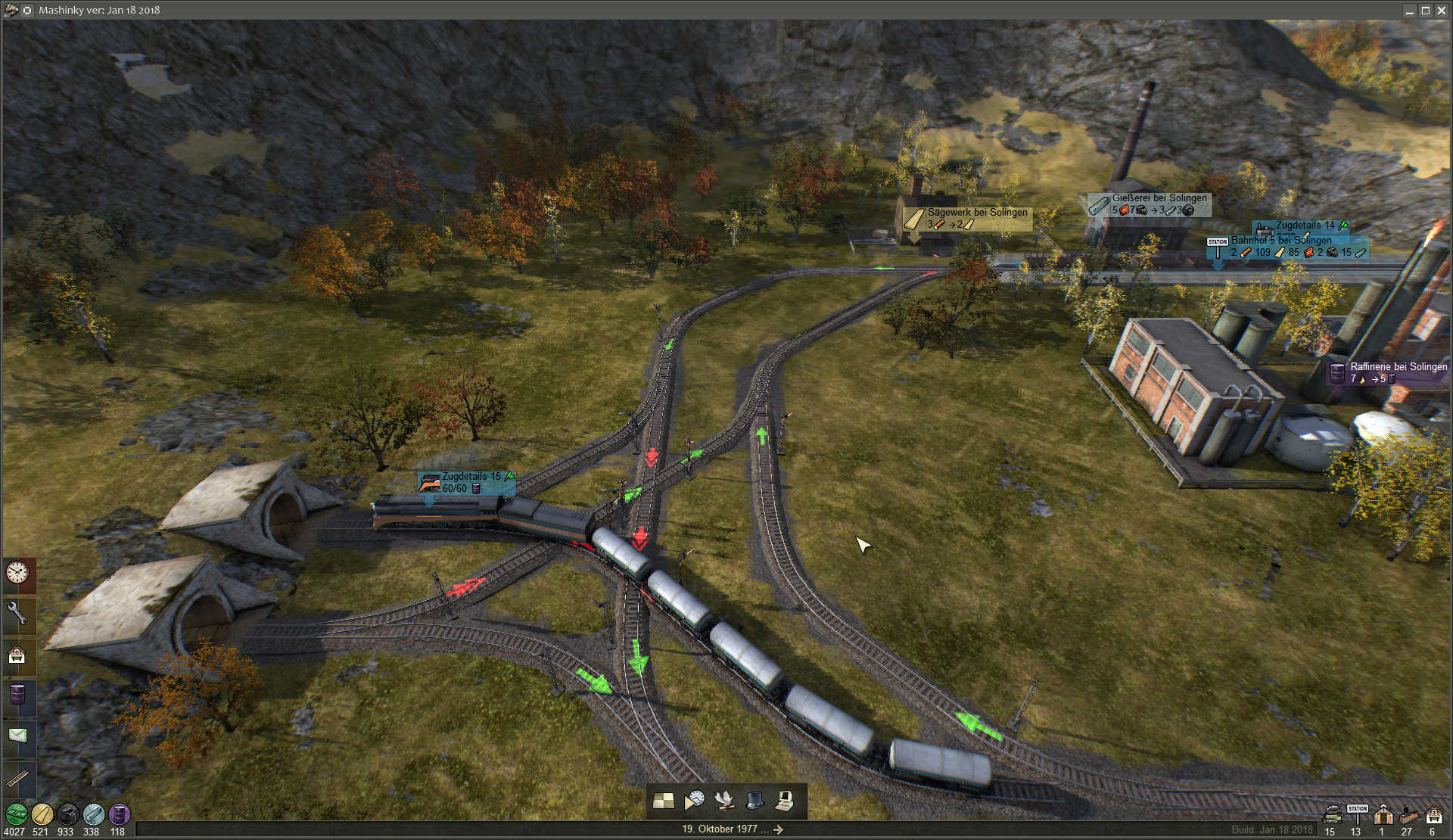
Task: Open the dove and scroll quest button
Action: [x=725, y=801]
